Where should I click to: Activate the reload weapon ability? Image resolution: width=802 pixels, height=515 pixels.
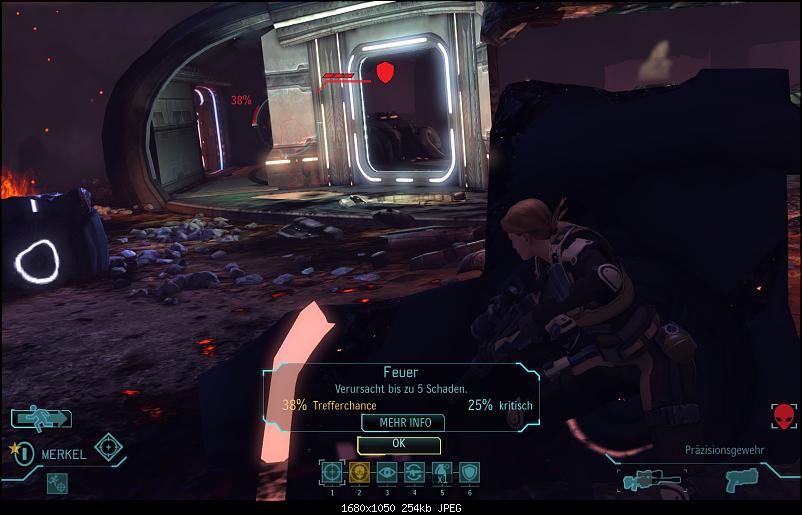pyautogui.click(x=415, y=473)
